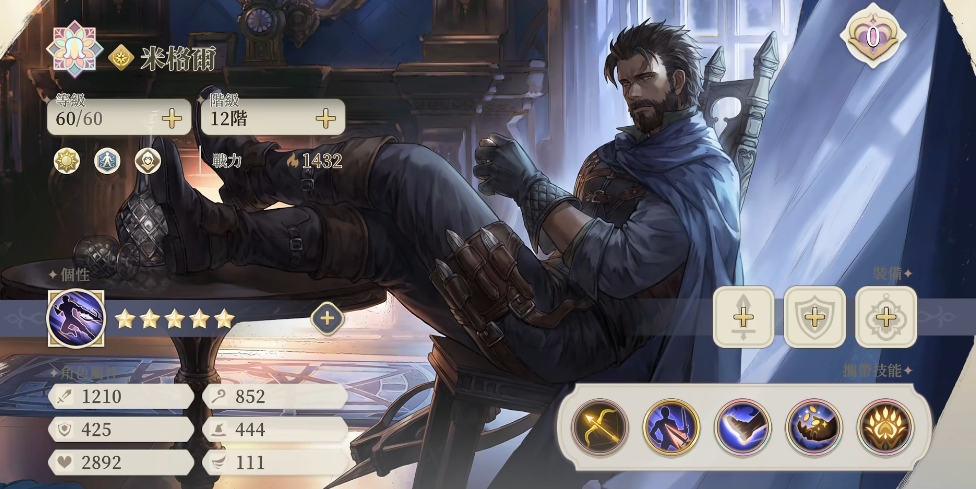Select the swordsman silhouette skill

click(x=671, y=427)
